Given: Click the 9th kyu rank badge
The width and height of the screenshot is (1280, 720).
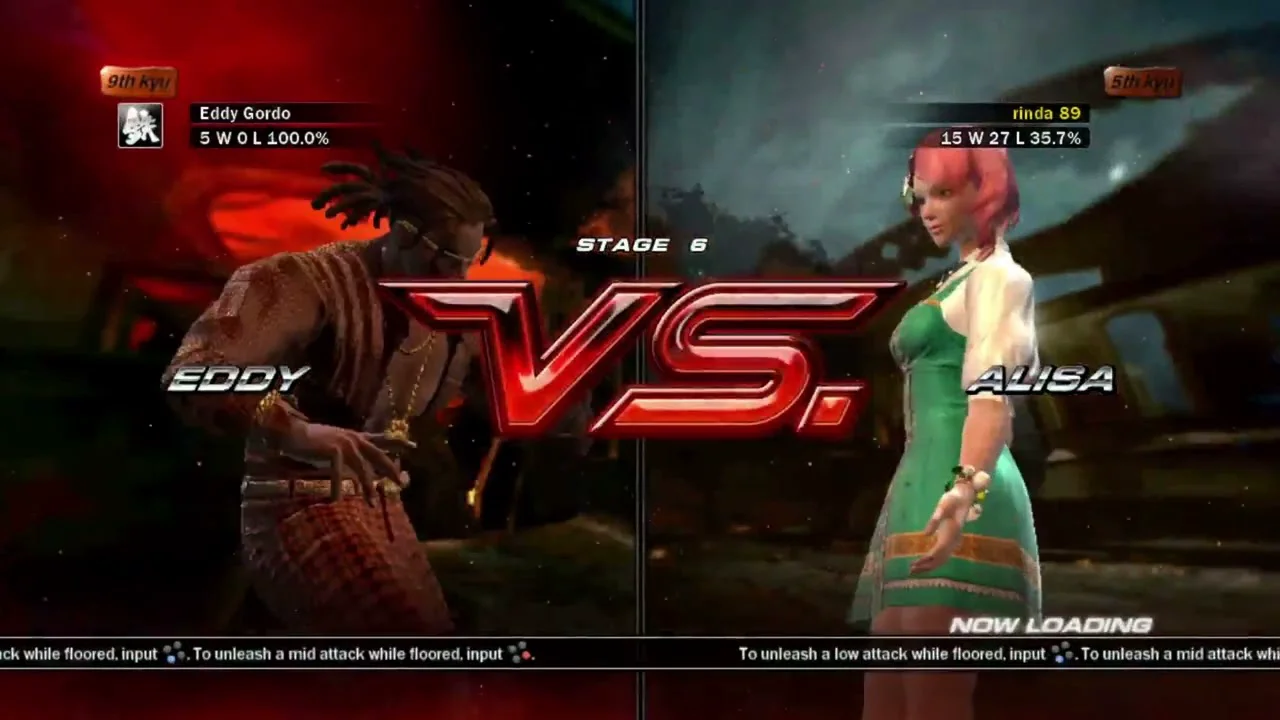Looking at the screenshot, I should [138, 81].
